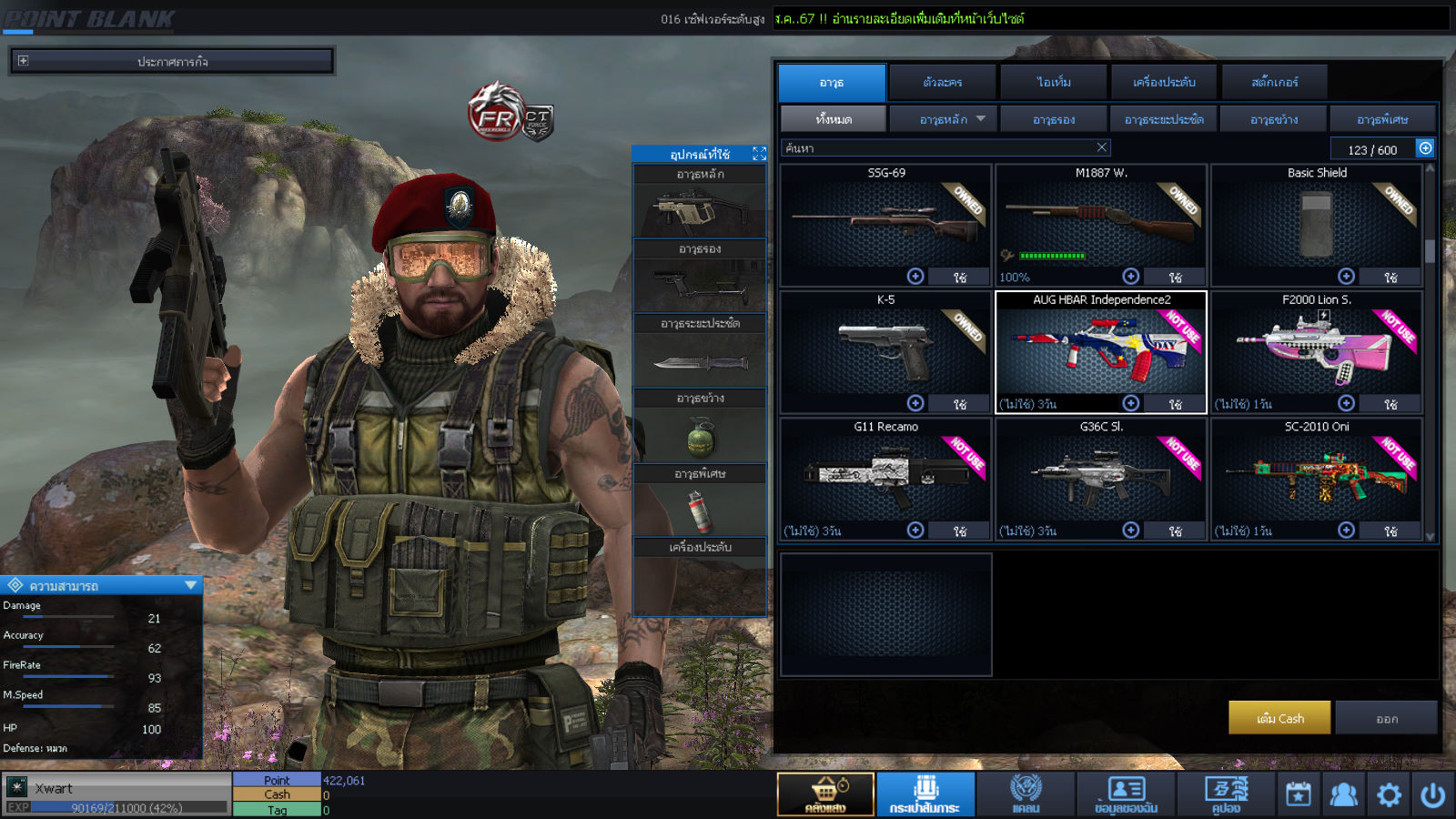The height and width of the screenshot is (819, 1456).
Task: Click the inventory search field
Action: [937, 147]
